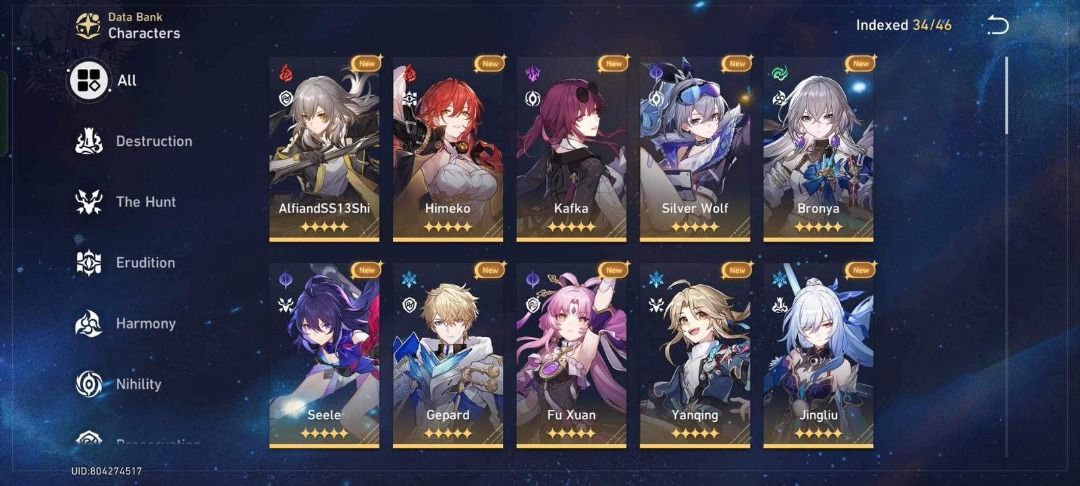View the Fu Xuan card
This screenshot has width=1080, height=486.
571,355
